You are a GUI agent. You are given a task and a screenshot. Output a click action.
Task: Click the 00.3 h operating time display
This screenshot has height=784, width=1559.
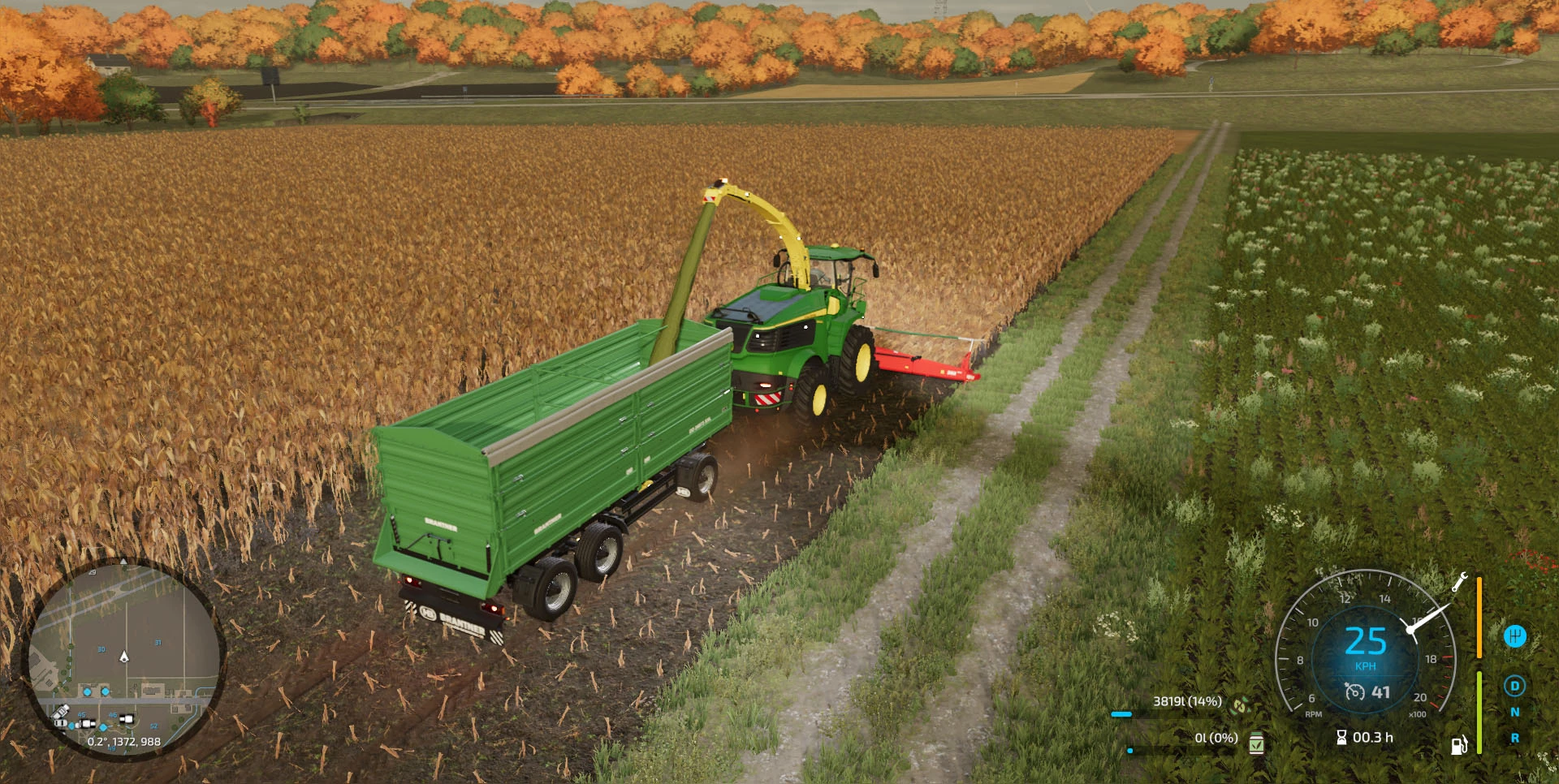(x=1372, y=737)
